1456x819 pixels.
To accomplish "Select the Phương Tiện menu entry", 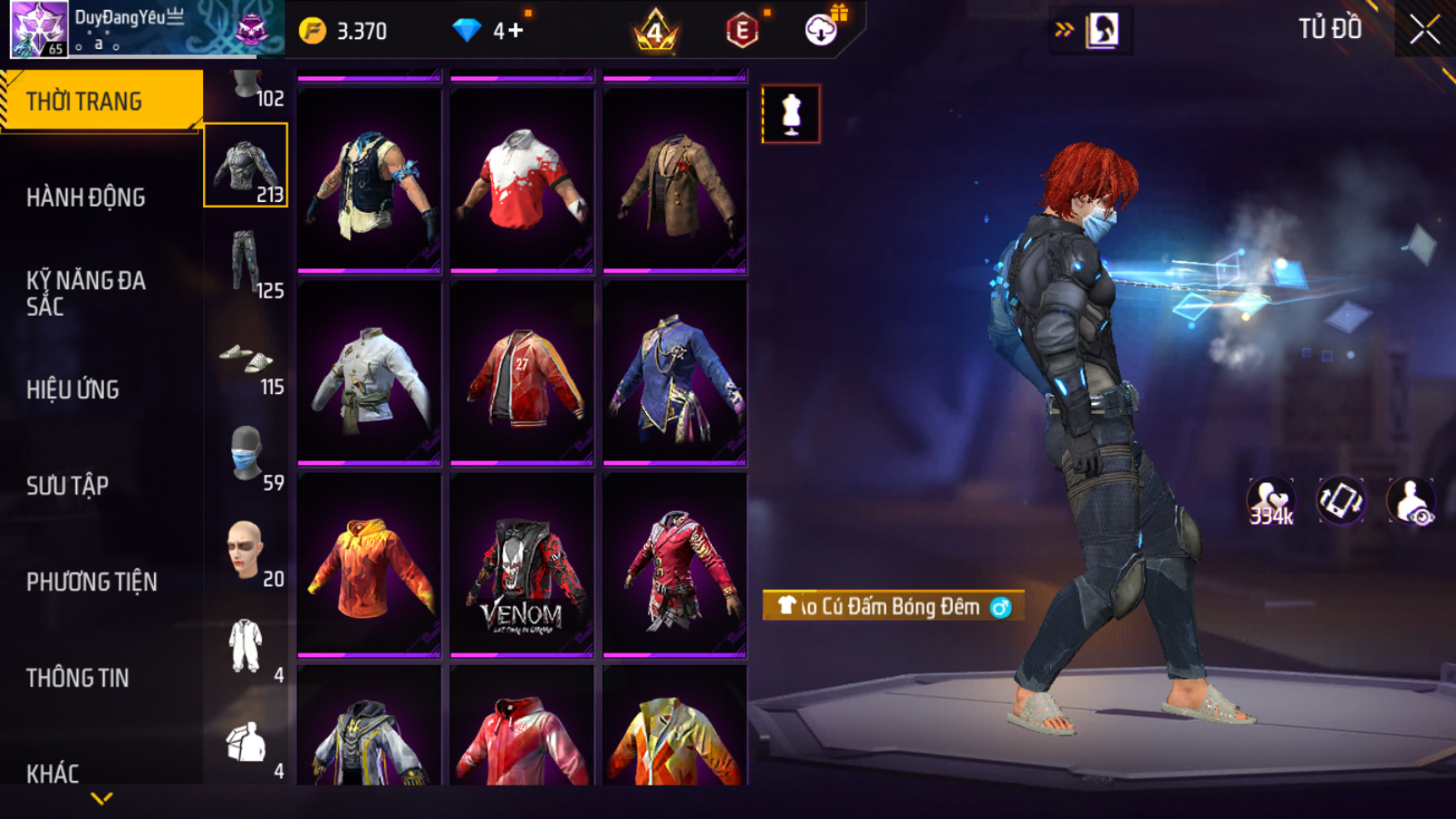I will click(91, 582).
